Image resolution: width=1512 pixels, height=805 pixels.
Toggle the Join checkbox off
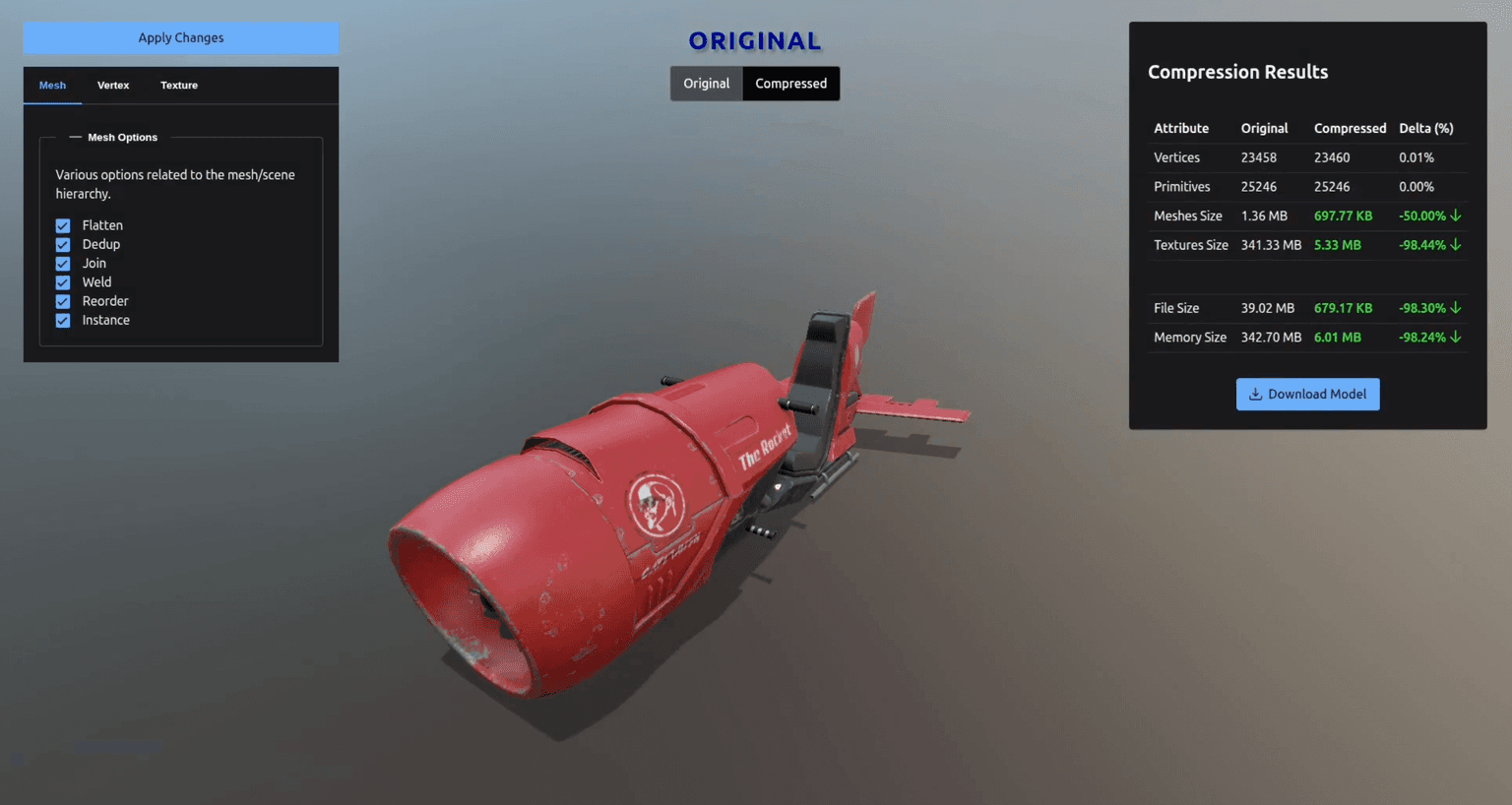click(63, 263)
